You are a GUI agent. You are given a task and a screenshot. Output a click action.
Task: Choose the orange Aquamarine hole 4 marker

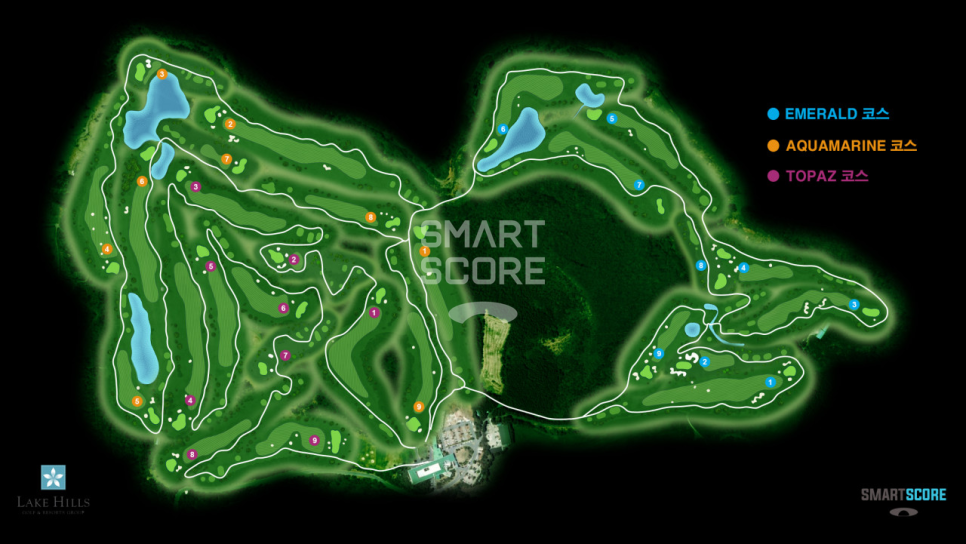point(106,249)
